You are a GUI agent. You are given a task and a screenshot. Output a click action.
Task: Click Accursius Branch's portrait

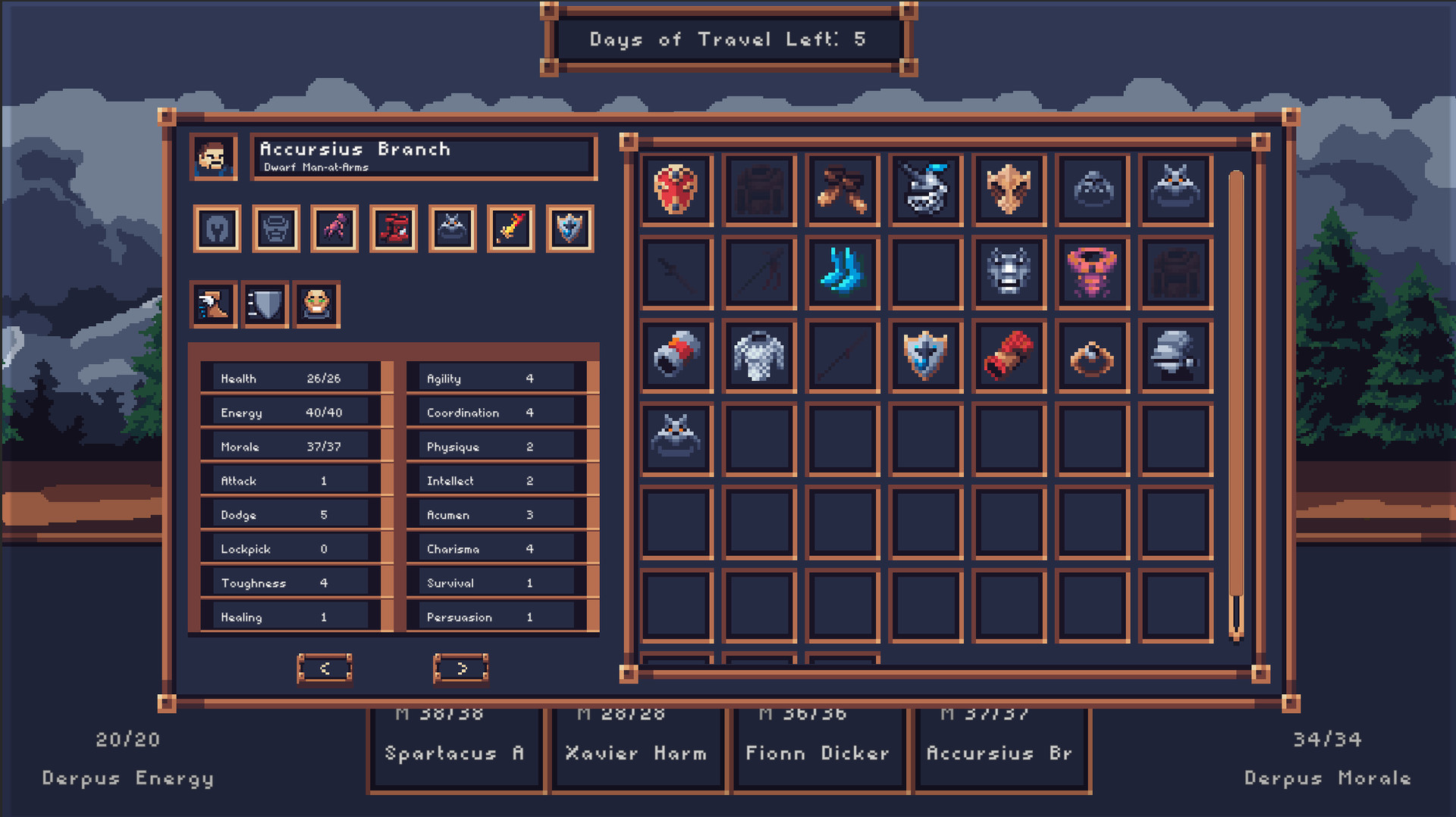coord(213,158)
